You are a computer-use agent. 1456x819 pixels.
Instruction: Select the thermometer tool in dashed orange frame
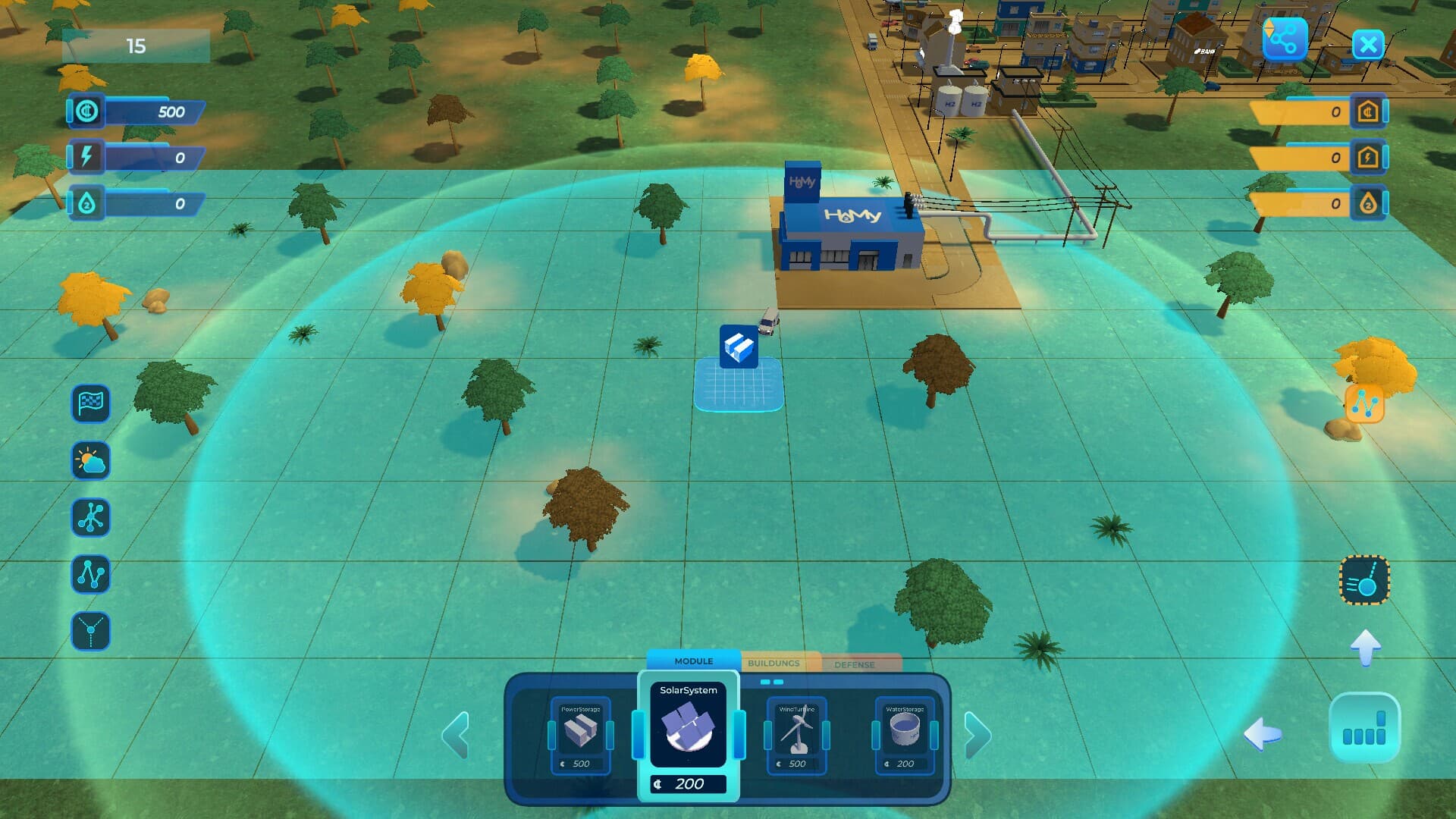pyautogui.click(x=1364, y=581)
